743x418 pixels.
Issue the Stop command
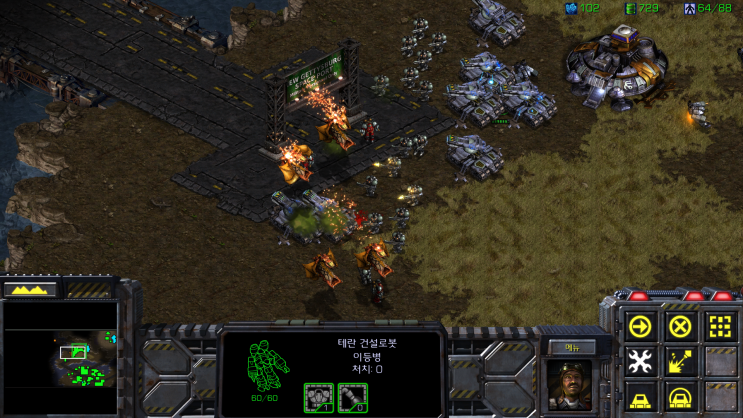[680, 326]
